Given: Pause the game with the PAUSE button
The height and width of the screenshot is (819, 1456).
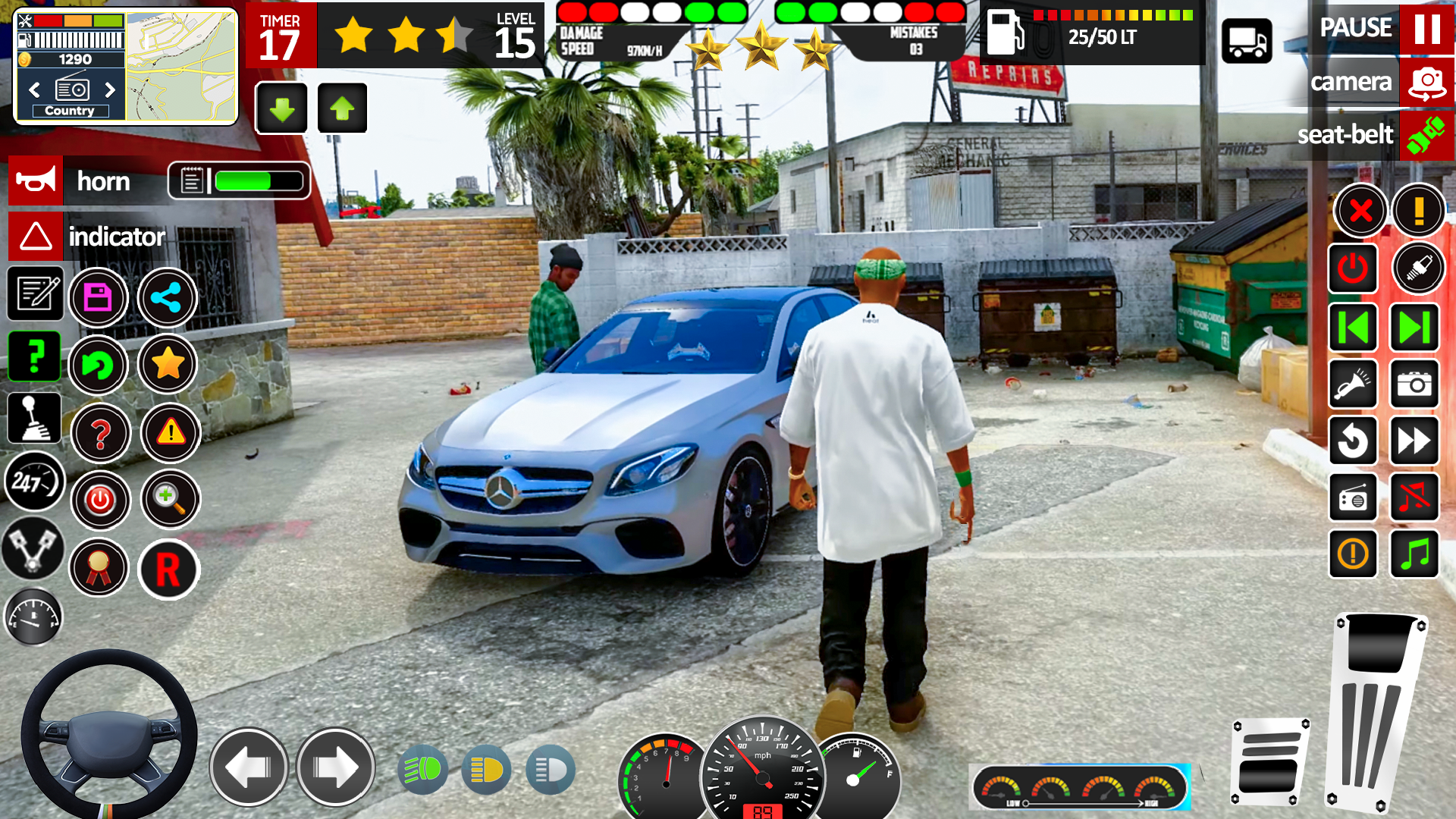Looking at the screenshot, I should [x=1426, y=29].
